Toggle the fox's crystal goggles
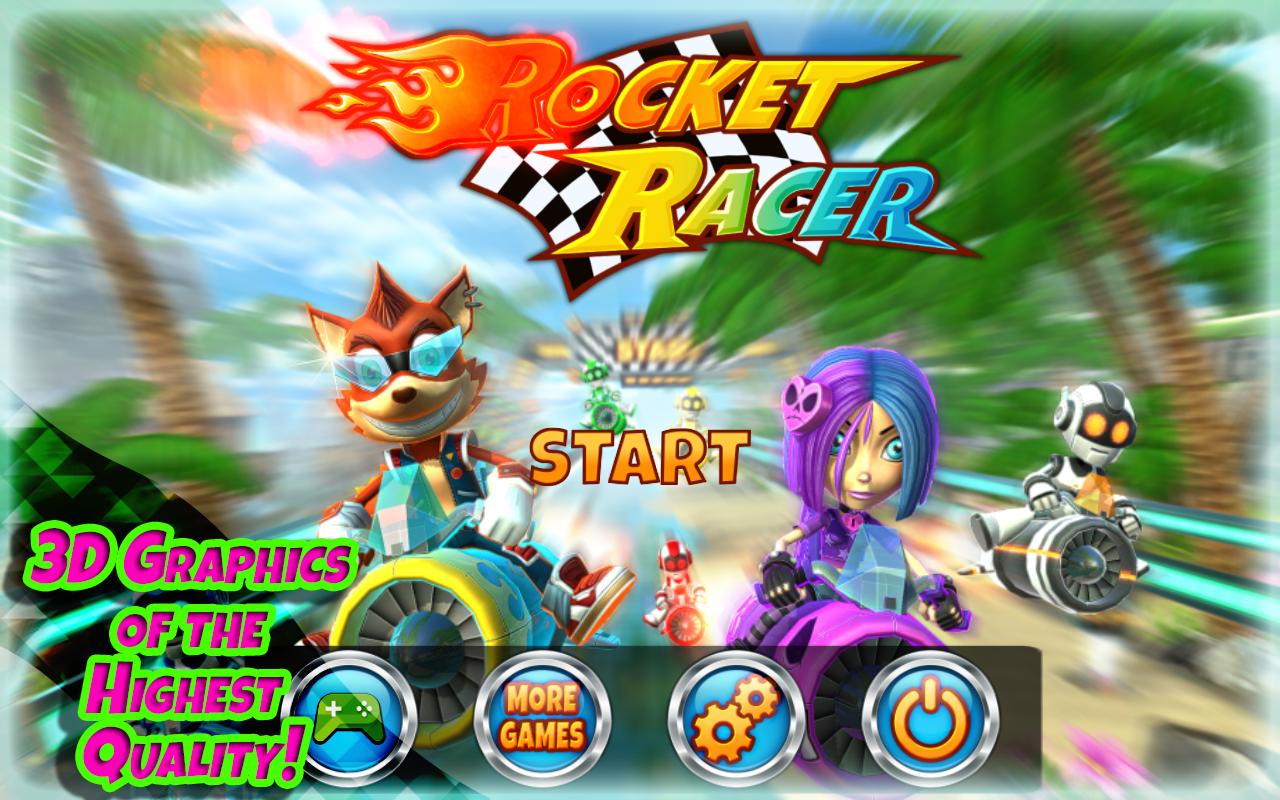 (400, 360)
